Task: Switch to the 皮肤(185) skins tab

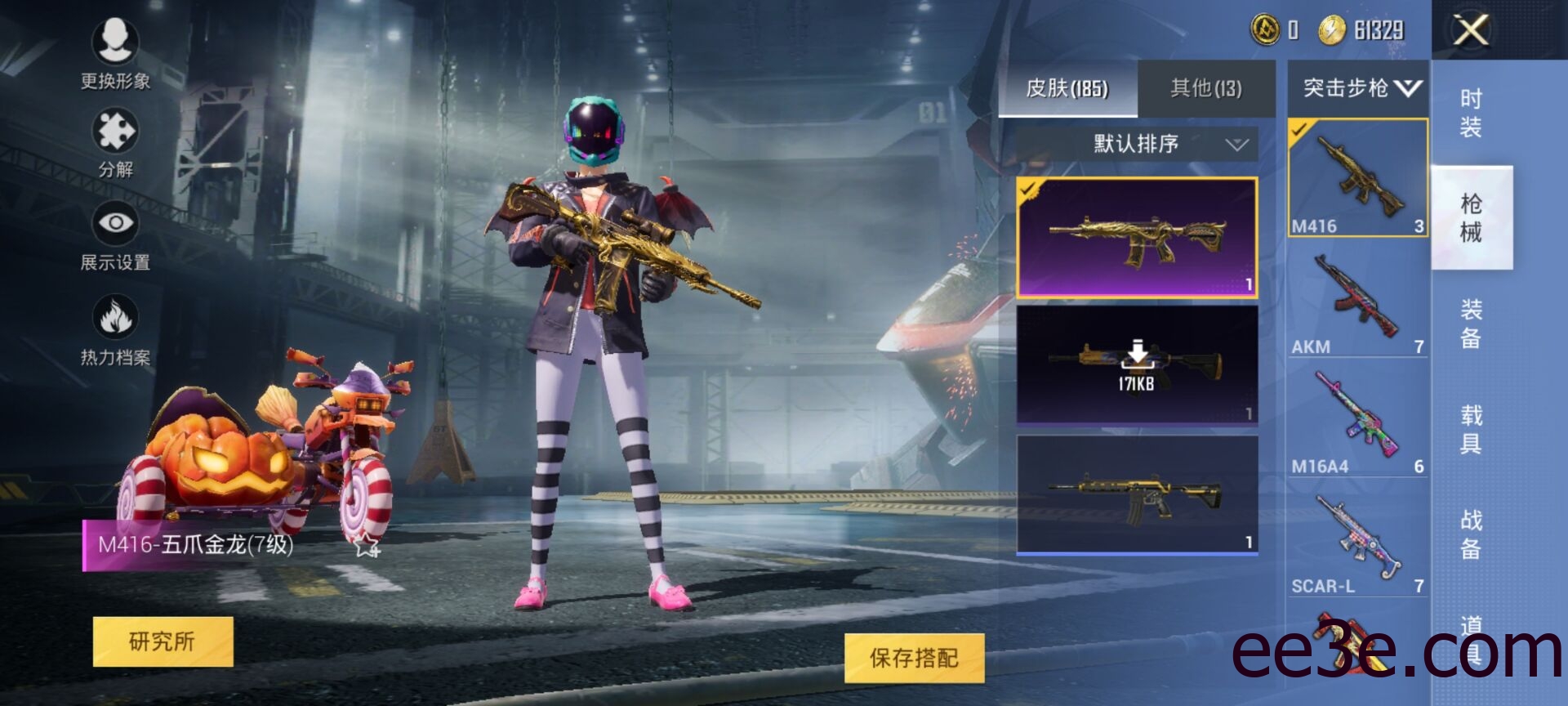Action: 1067,88
